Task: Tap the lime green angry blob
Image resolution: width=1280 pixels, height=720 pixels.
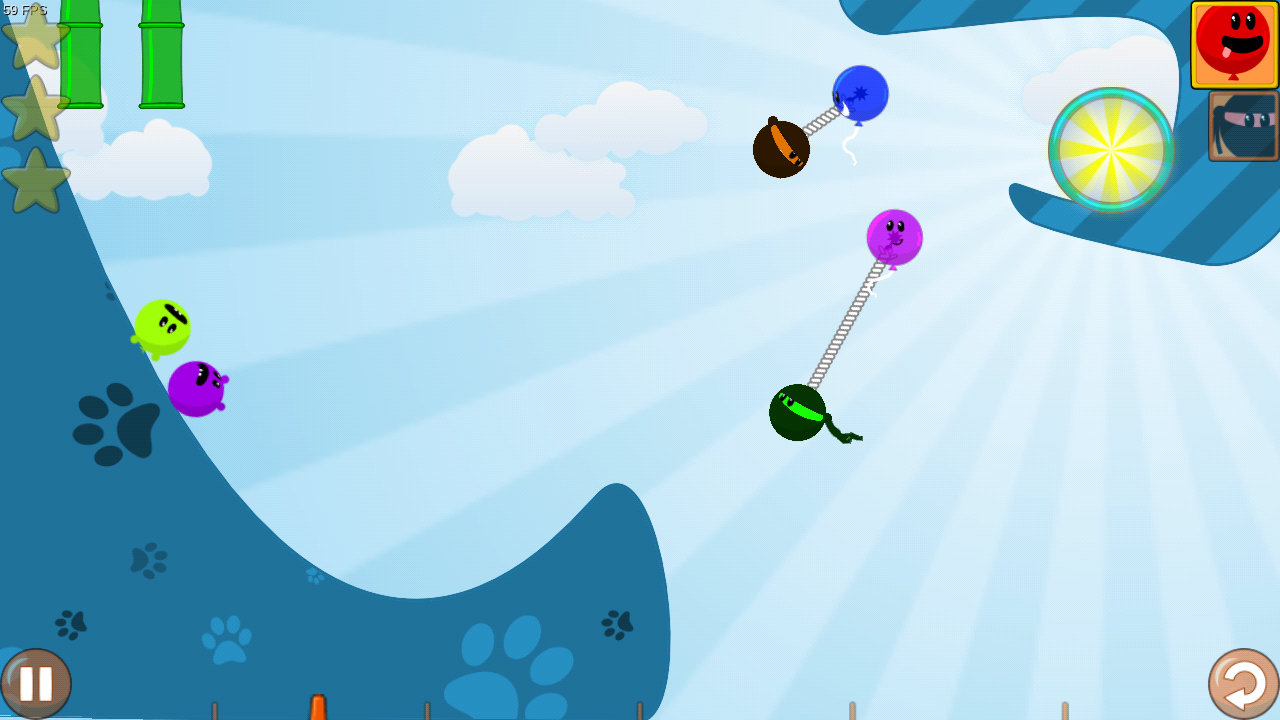Action: tap(163, 325)
